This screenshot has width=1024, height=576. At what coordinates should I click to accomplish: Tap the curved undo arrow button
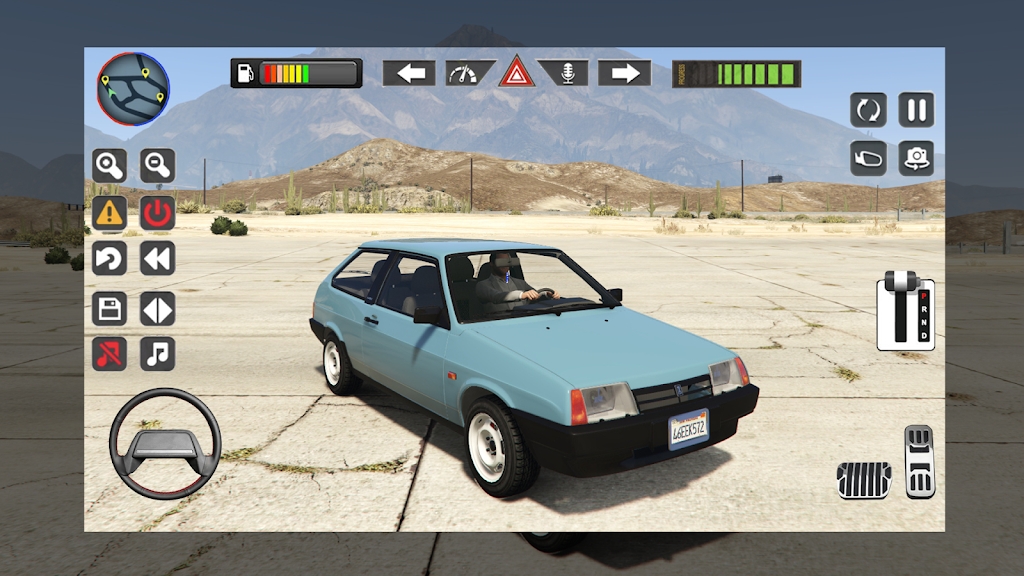click(x=109, y=259)
